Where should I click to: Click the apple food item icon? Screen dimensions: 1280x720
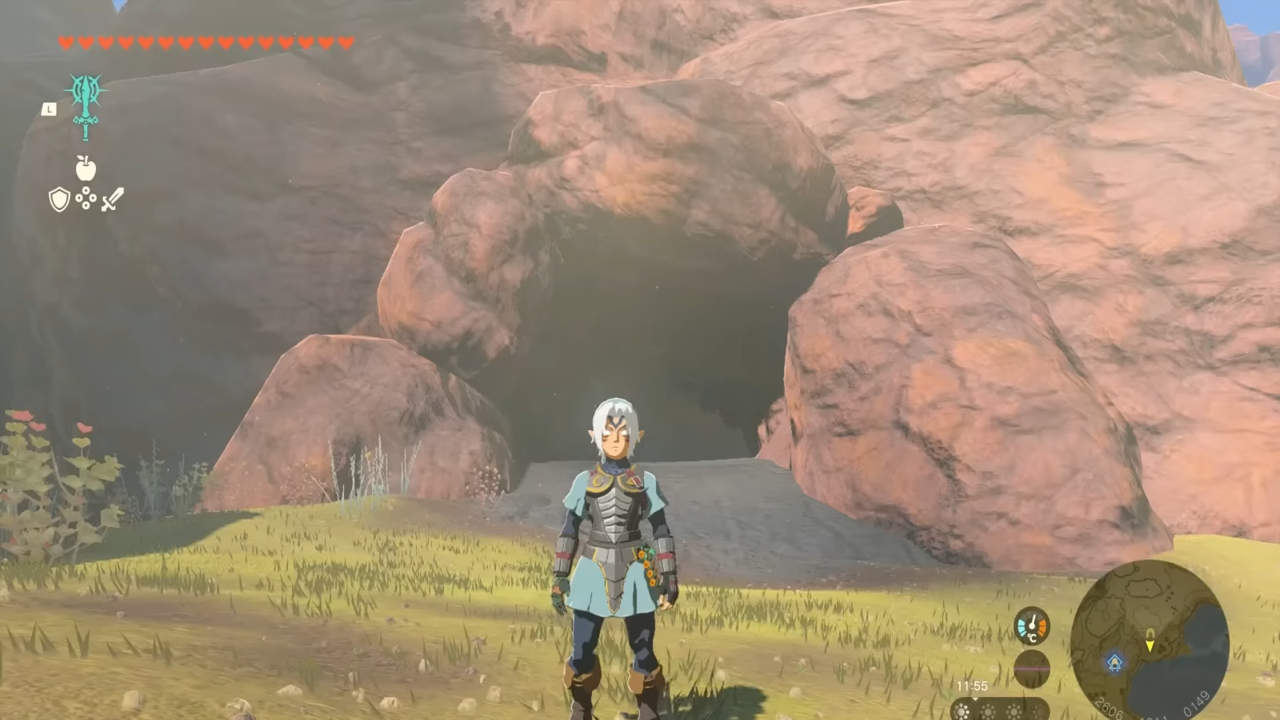pyautogui.click(x=85, y=169)
